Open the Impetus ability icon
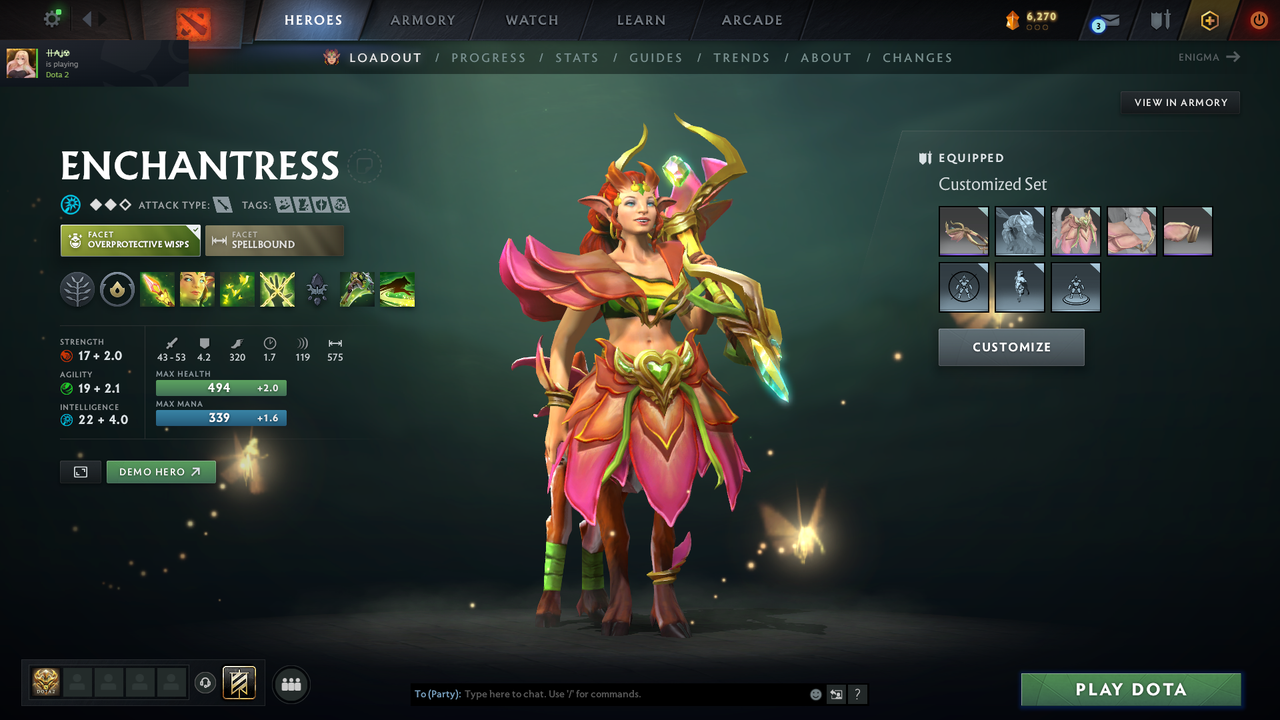 click(158, 289)
